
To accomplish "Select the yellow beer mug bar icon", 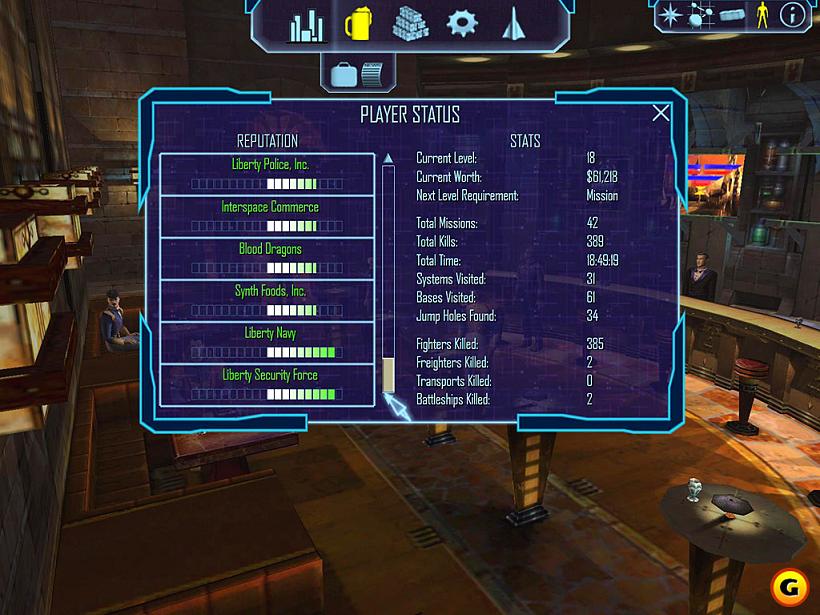I will click(358, 24).
